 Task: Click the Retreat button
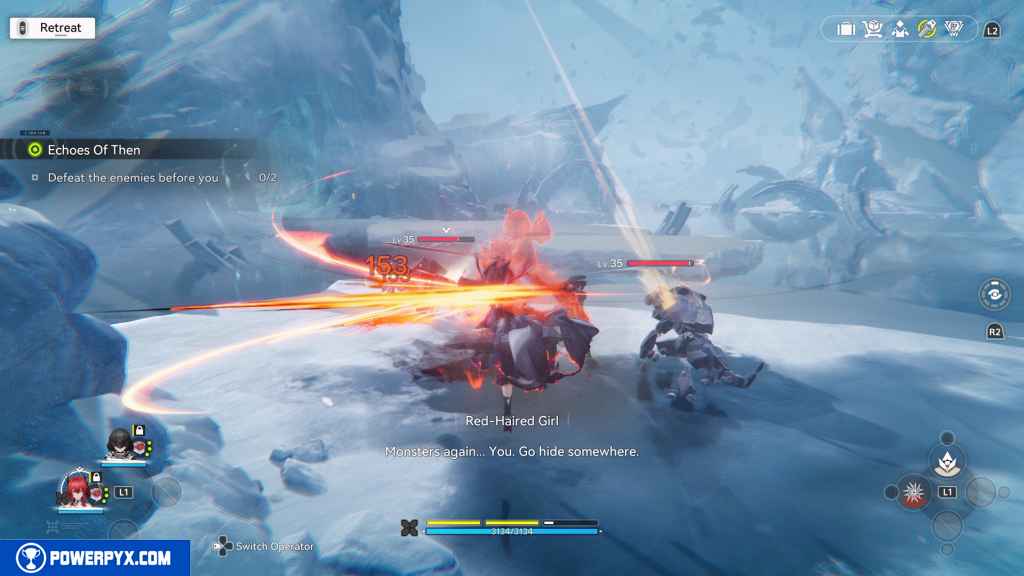point(51,28)
